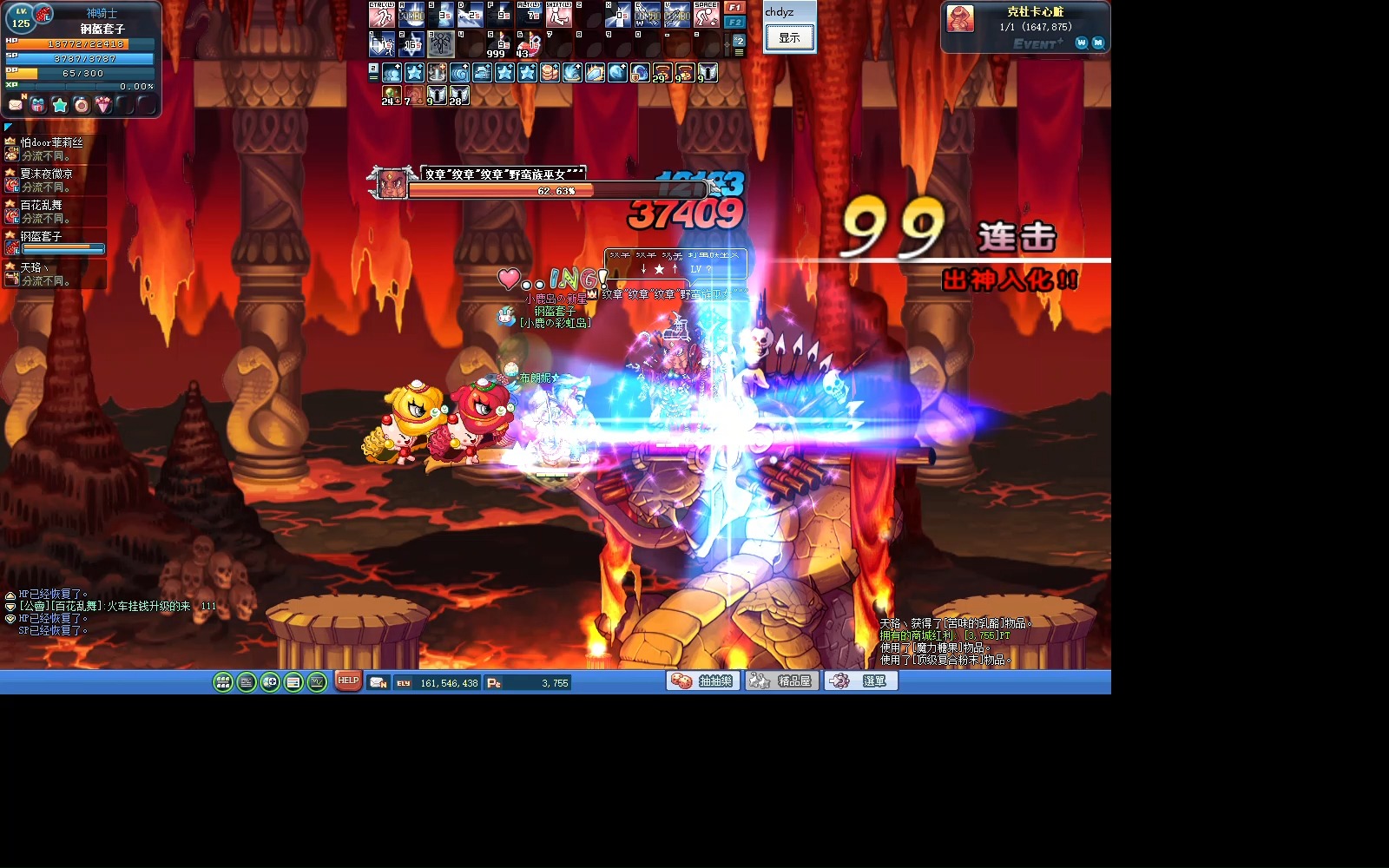Switch to the F2 skill page
Screen dimensions: 1389x868
pyautogui.click(x=734, y=22)
